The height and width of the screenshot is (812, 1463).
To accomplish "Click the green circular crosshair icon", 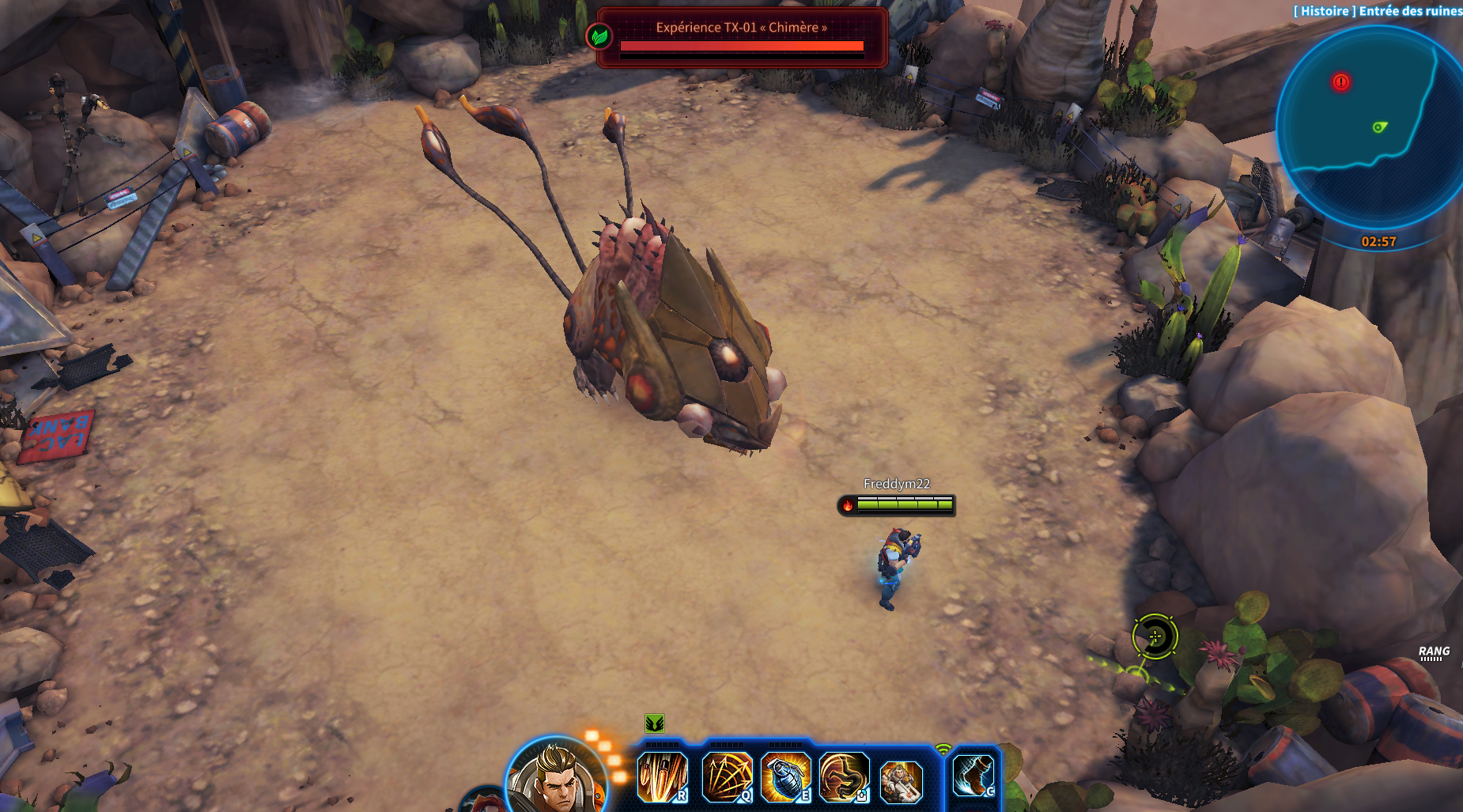I will tap(1155, 636).
